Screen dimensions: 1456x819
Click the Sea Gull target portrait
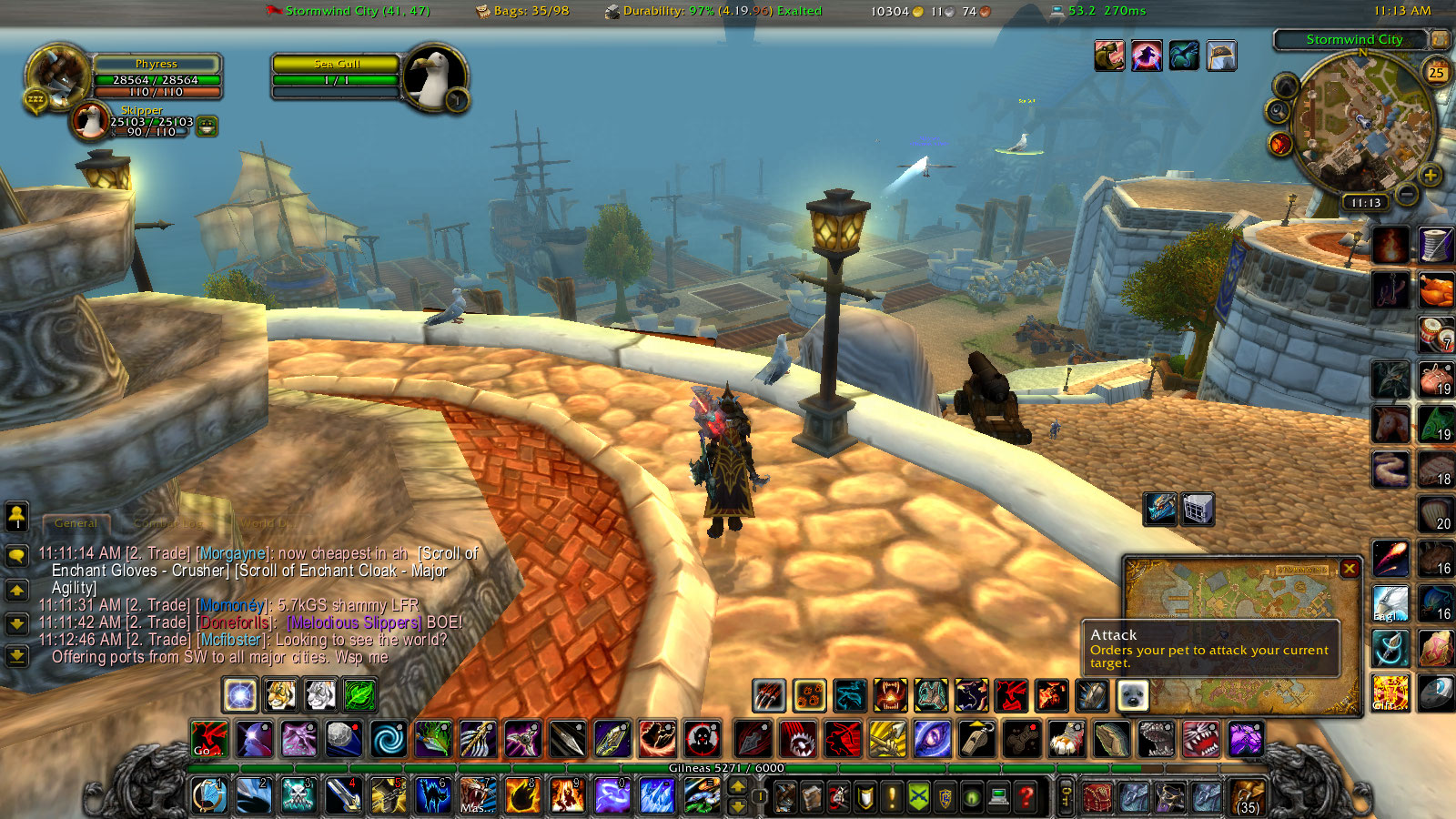(x=434, y=77)
